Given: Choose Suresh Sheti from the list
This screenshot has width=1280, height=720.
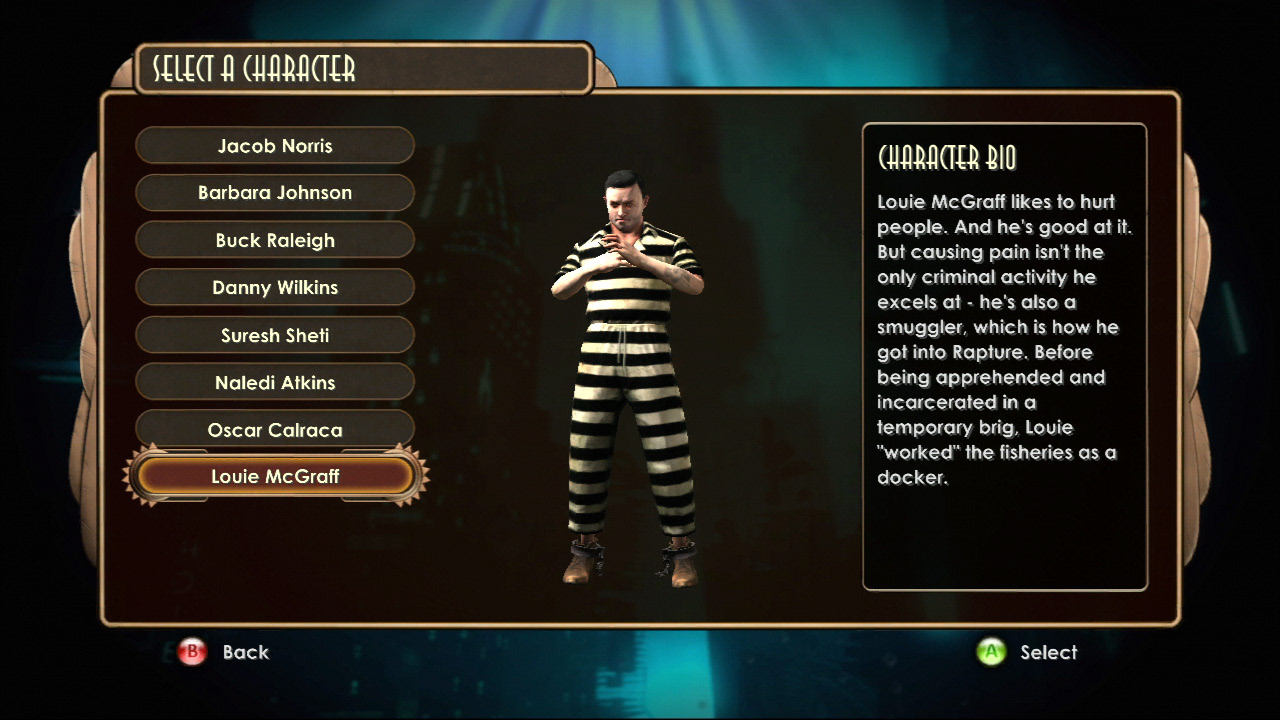Looking at the screenshot, I should (275, 335).
